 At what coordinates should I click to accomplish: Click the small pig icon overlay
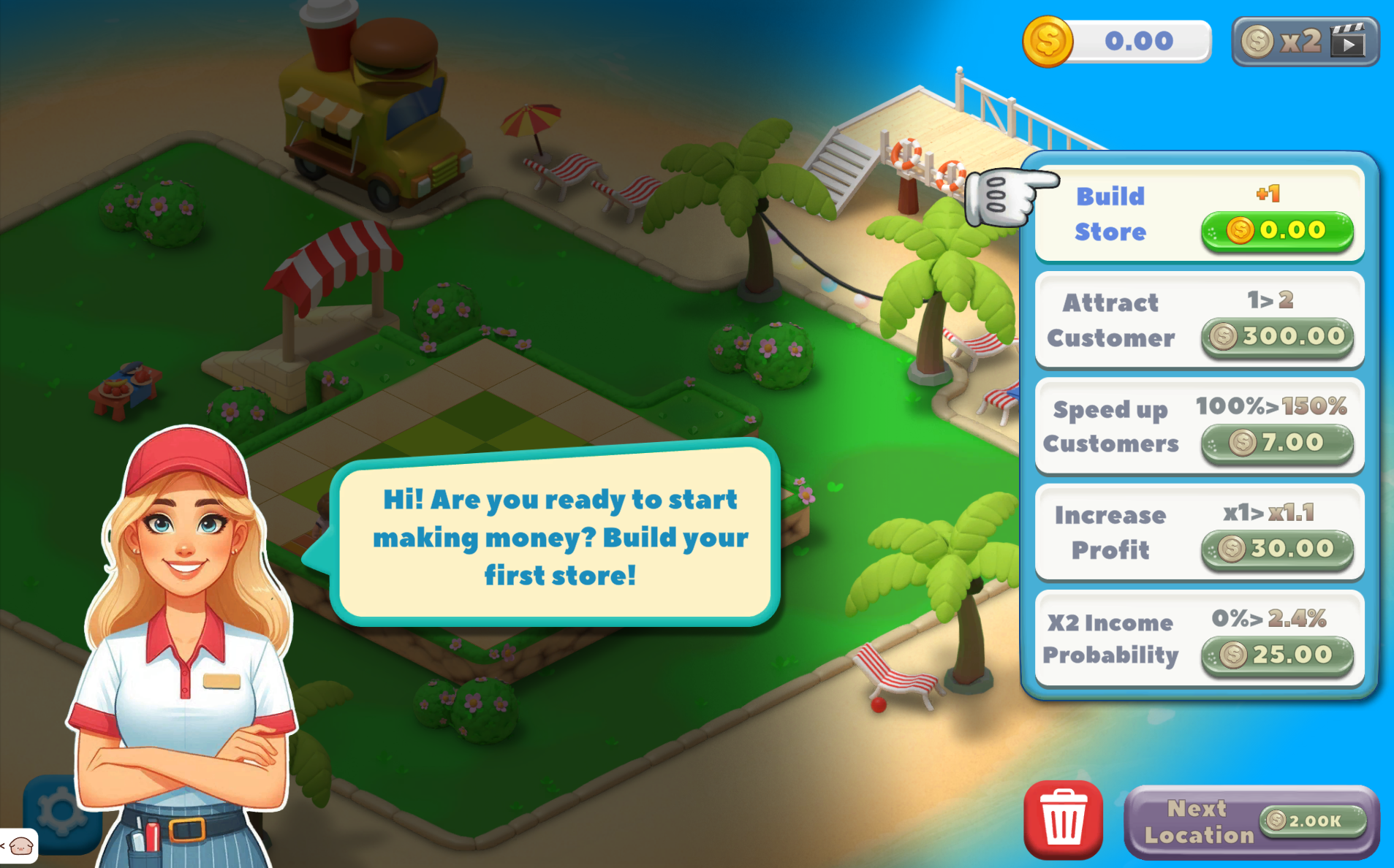pyautogui.click(x=20, y=846)
